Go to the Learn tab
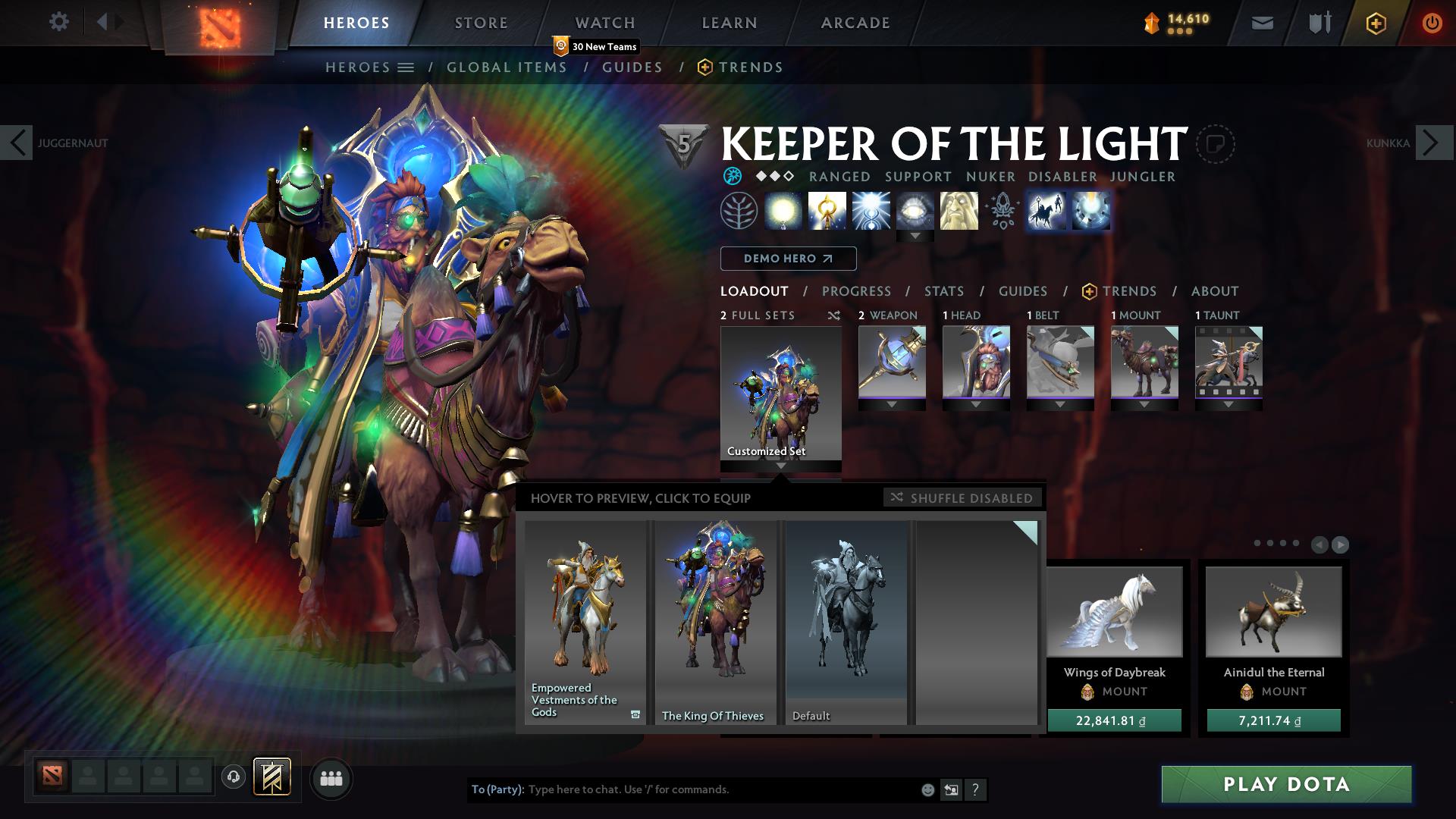 pos(729,23)
